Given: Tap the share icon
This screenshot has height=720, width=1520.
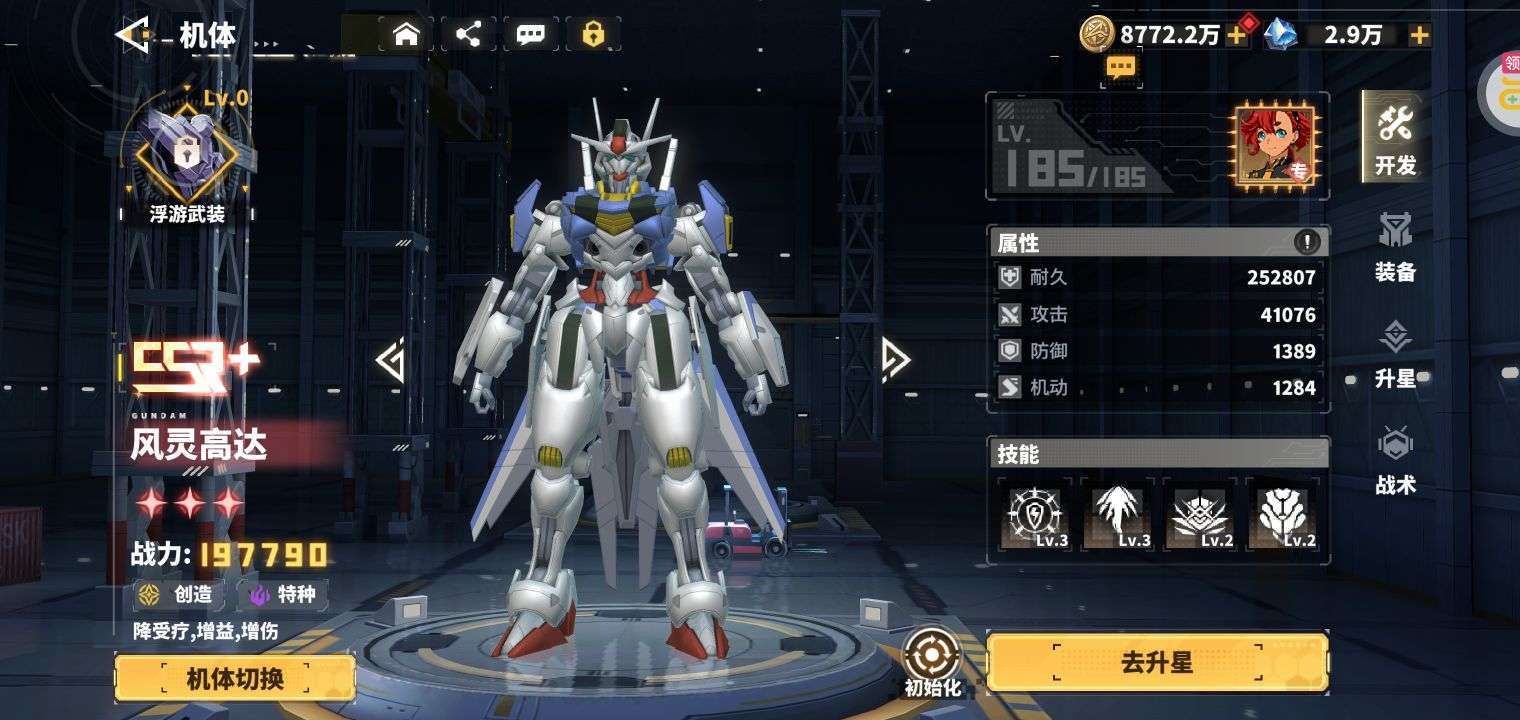Looking at the screenshot, I should pyautogui.click(x=468, y=35).
